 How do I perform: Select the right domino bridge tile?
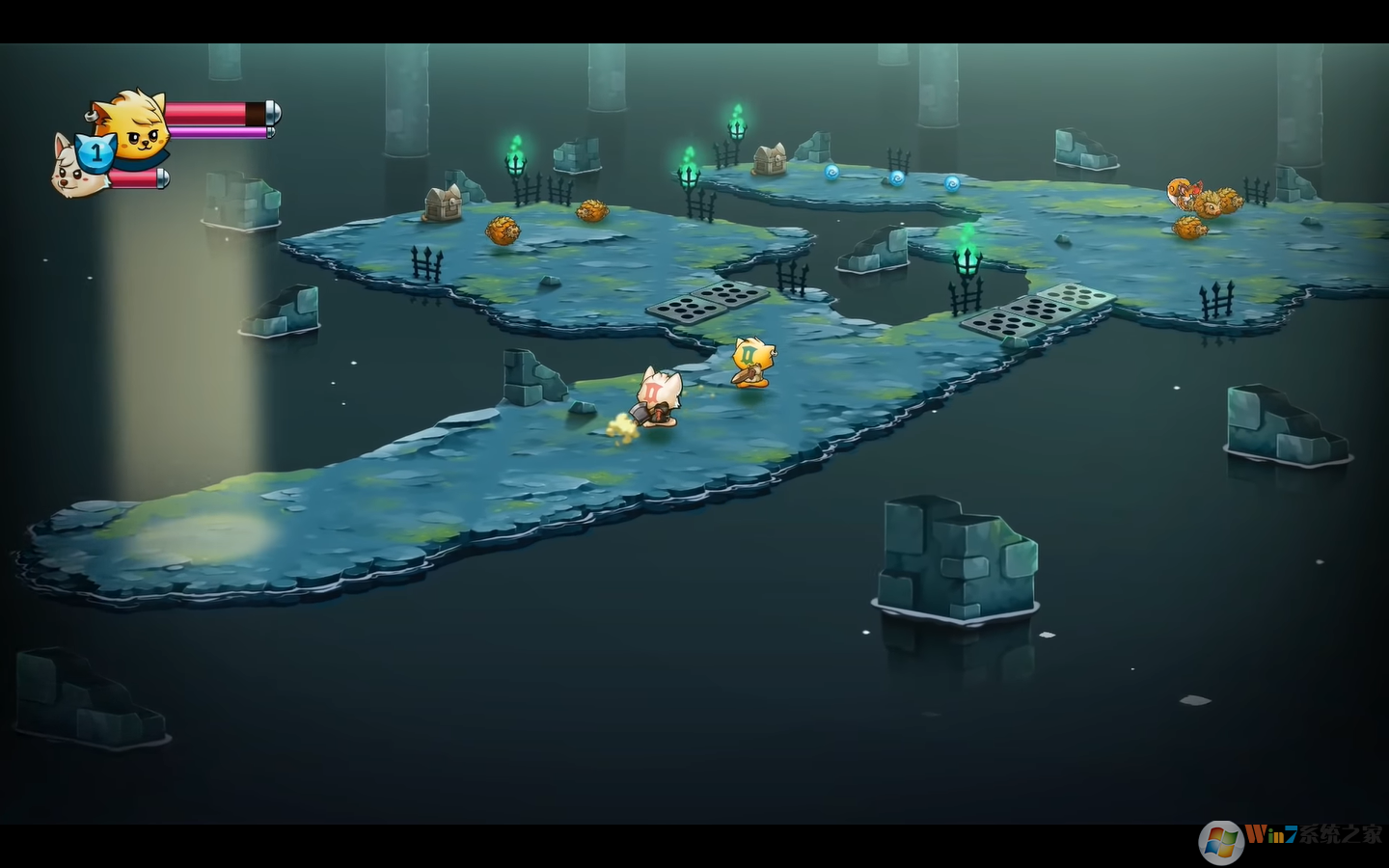[x=1040, y=313]
